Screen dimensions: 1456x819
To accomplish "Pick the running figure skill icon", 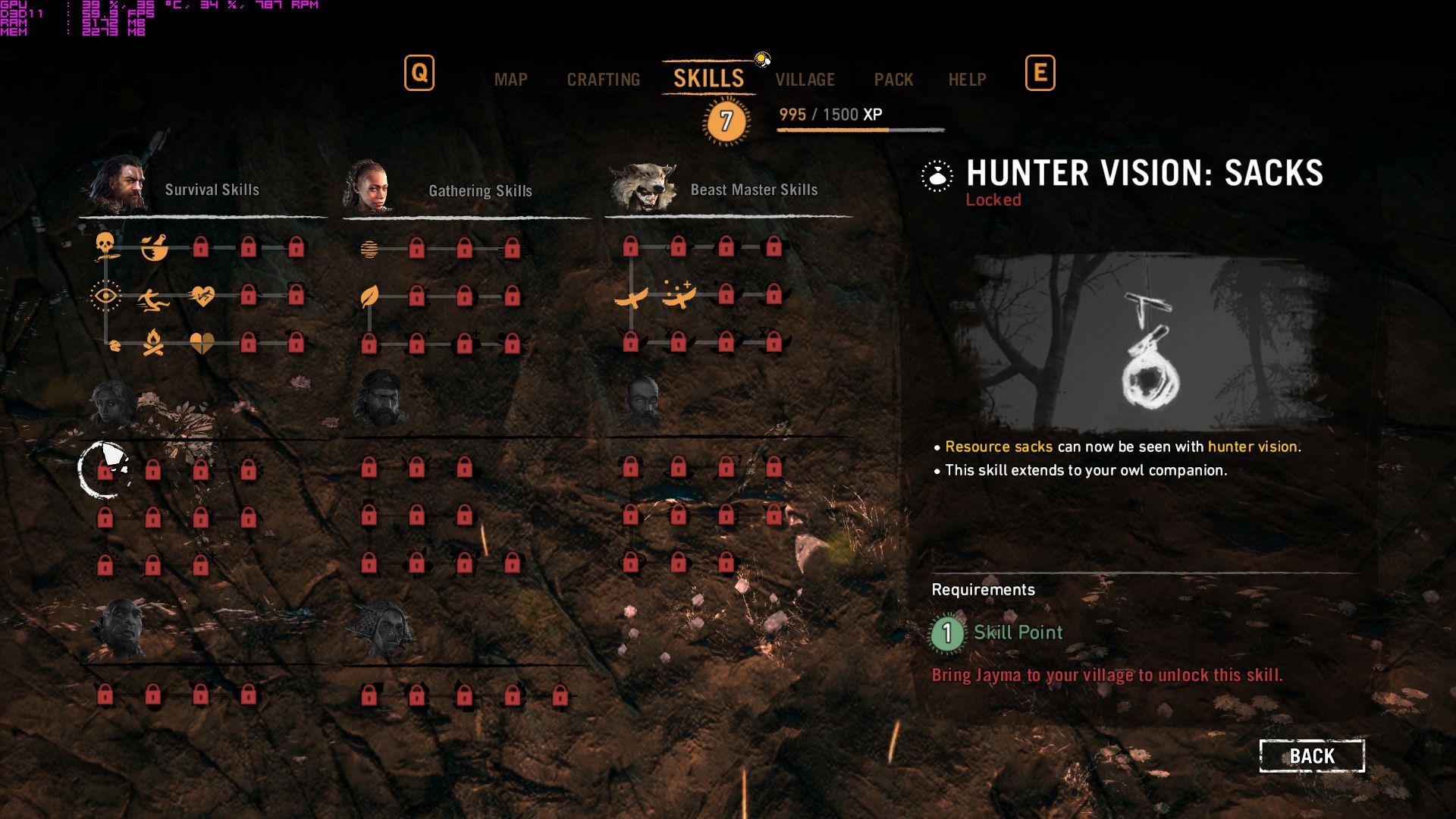I will pos(153,300).
